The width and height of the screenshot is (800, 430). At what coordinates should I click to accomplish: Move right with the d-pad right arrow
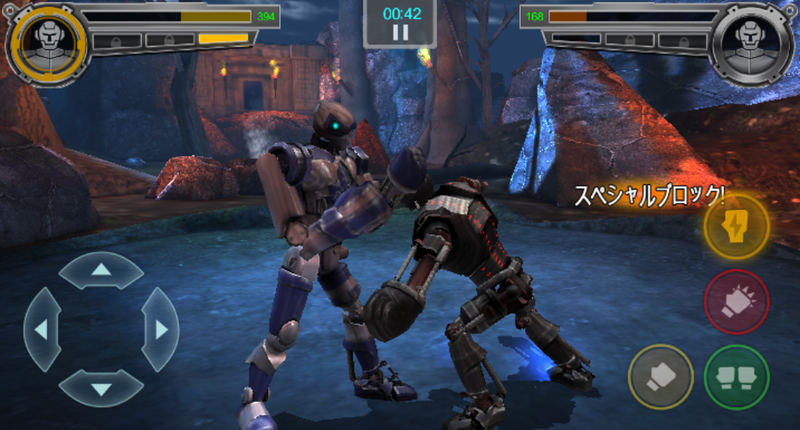[160, 328]
